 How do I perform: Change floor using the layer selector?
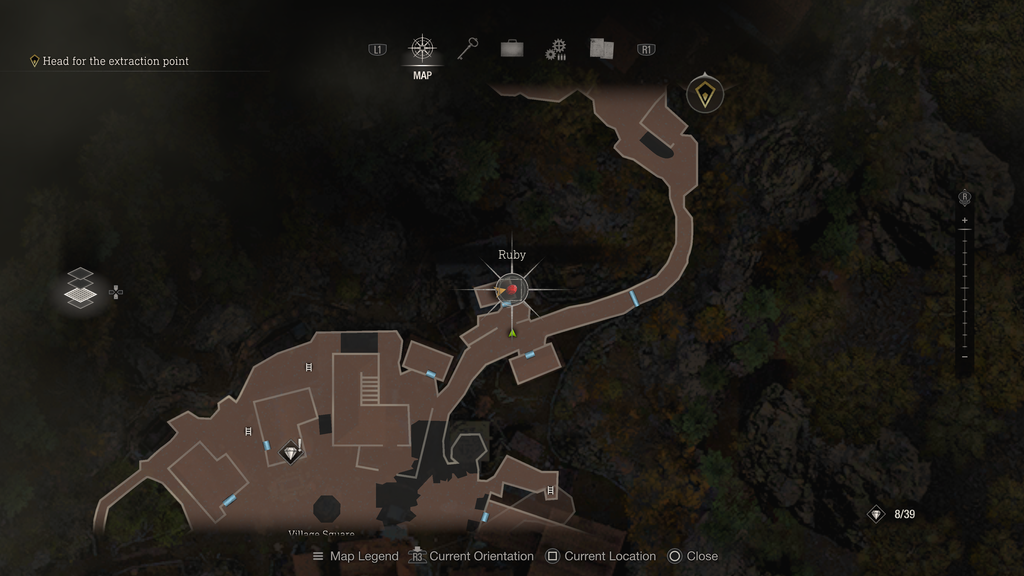point(80,290)
